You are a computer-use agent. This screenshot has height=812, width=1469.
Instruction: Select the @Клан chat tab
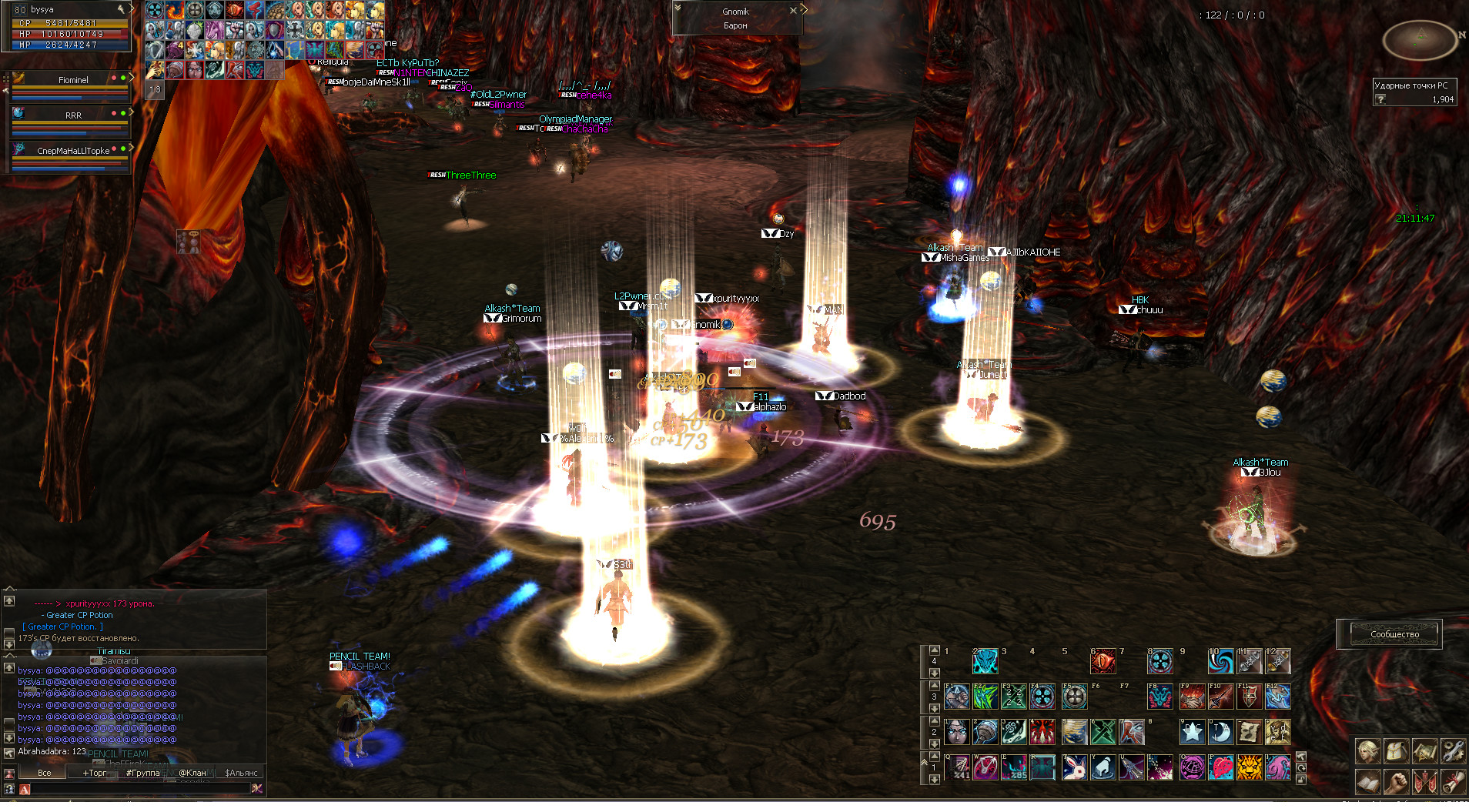click(x=192, y=773)
